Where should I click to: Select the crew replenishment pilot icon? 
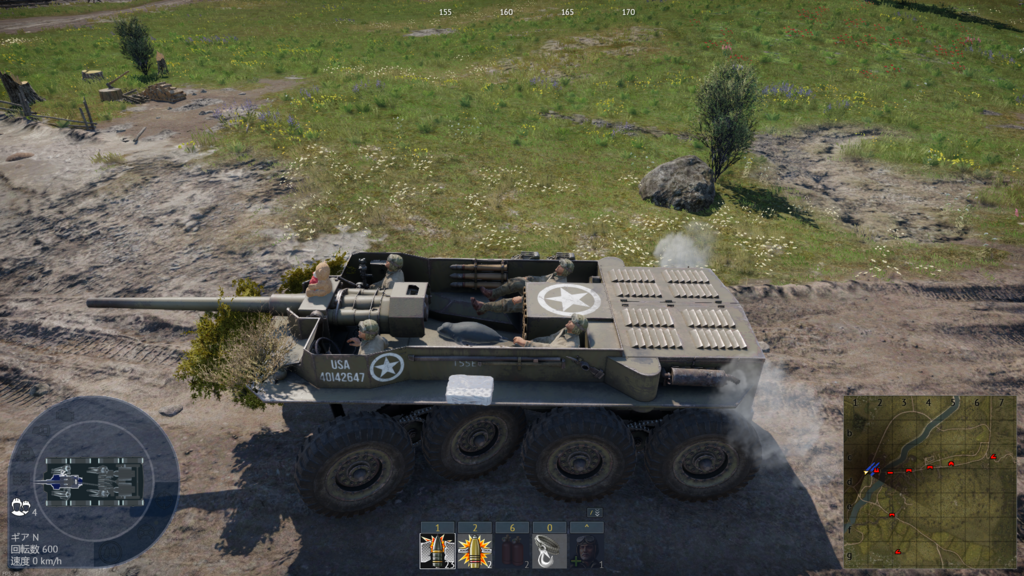pyautogui.click(x=586, y=550)
